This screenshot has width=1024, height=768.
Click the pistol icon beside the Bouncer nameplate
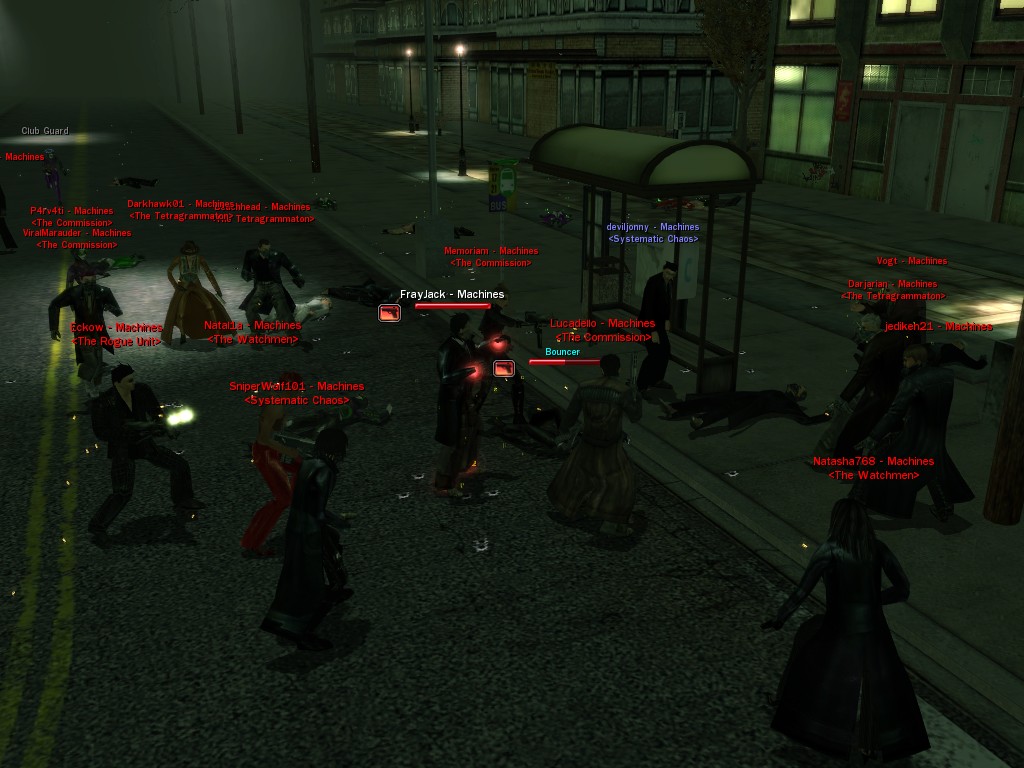[x=504, y=368]
